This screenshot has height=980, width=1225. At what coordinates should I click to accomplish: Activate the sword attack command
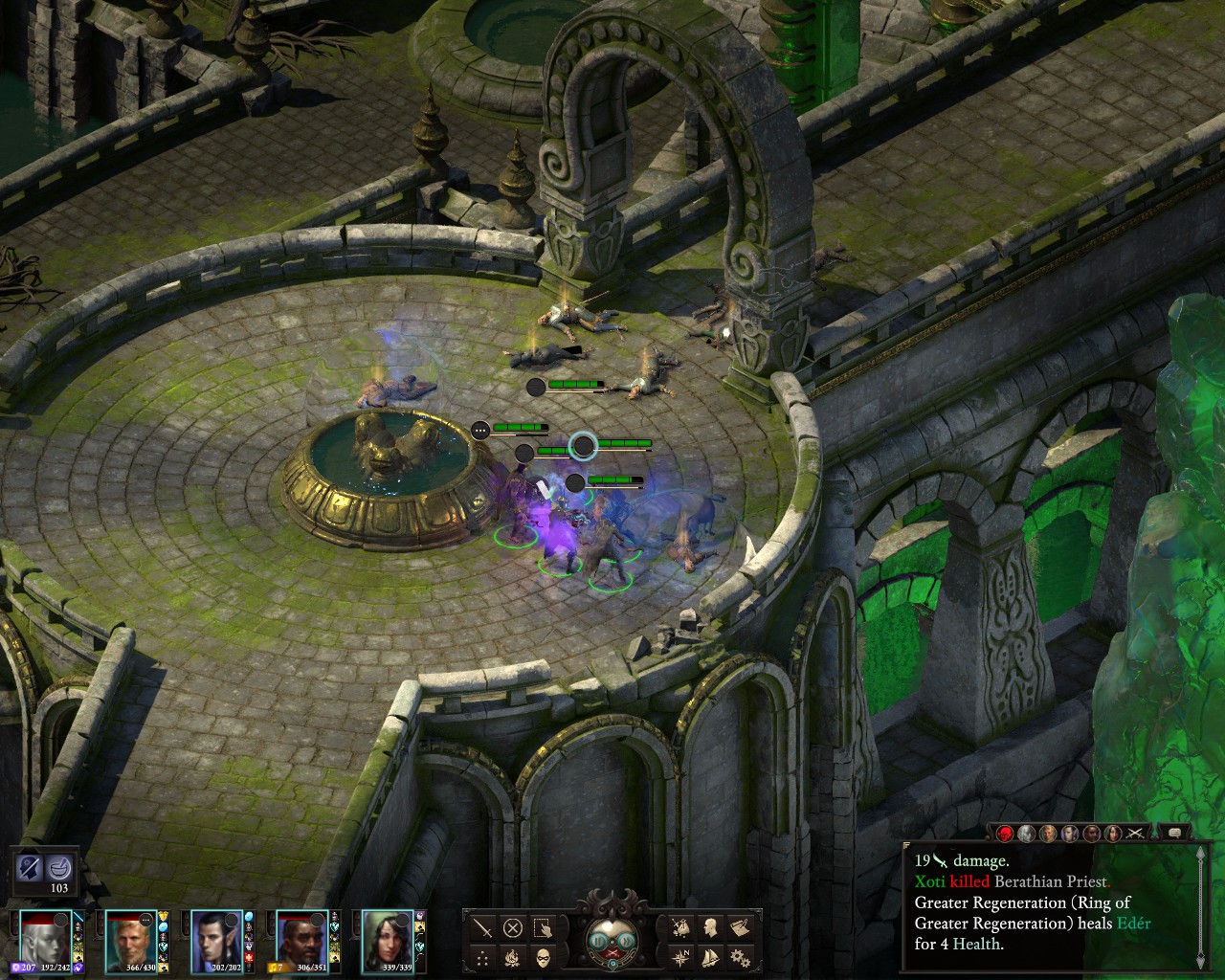click(x=483, y=927)
